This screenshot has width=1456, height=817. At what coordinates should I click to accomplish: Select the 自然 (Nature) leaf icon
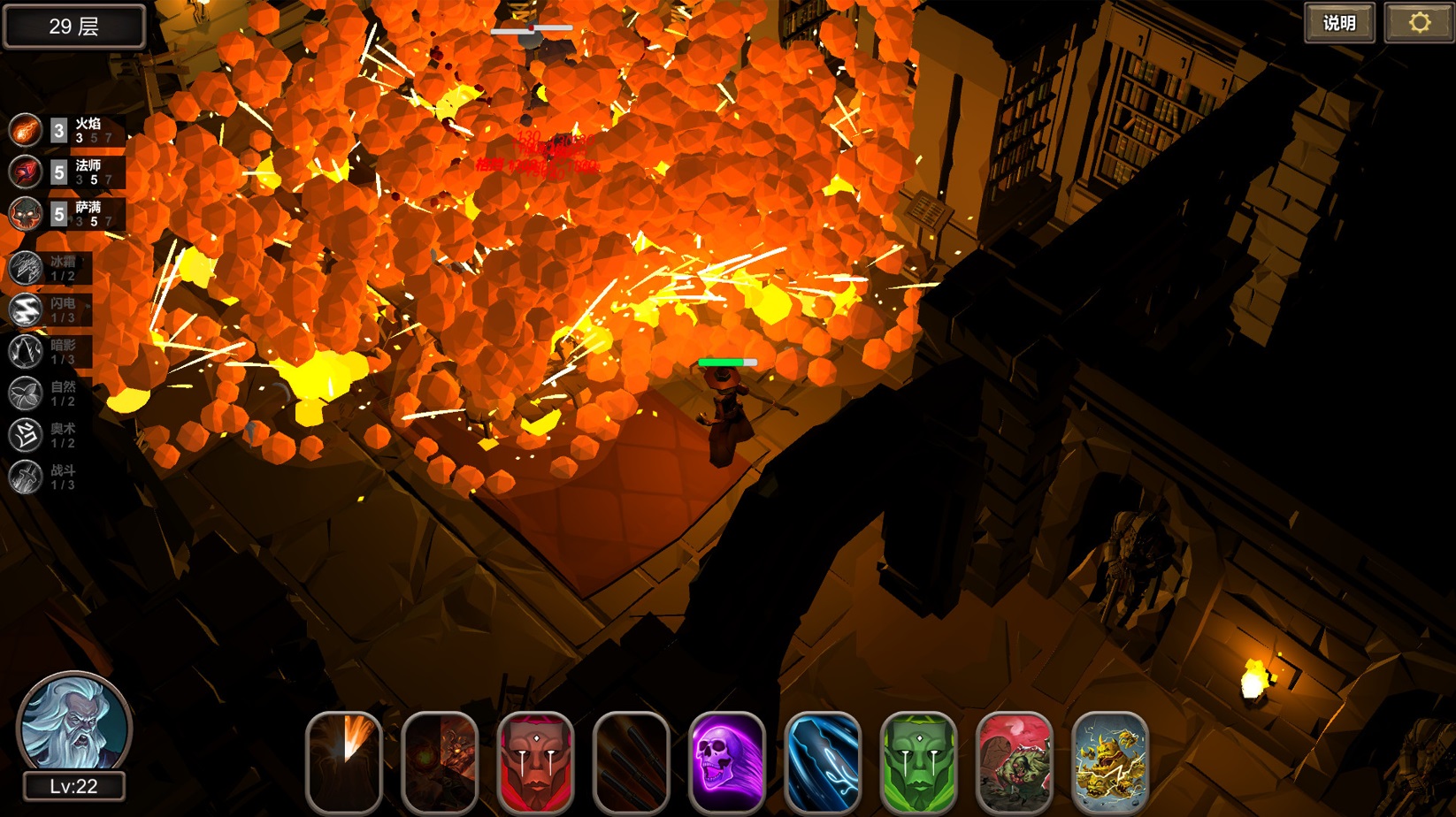point(25,394)
